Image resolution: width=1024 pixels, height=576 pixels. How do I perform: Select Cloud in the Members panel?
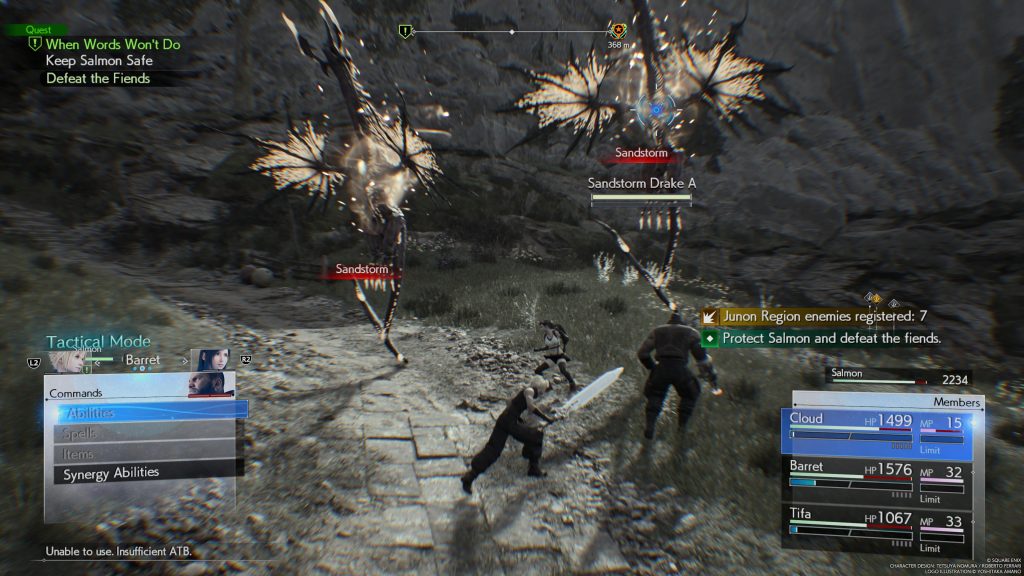point(878,429)
